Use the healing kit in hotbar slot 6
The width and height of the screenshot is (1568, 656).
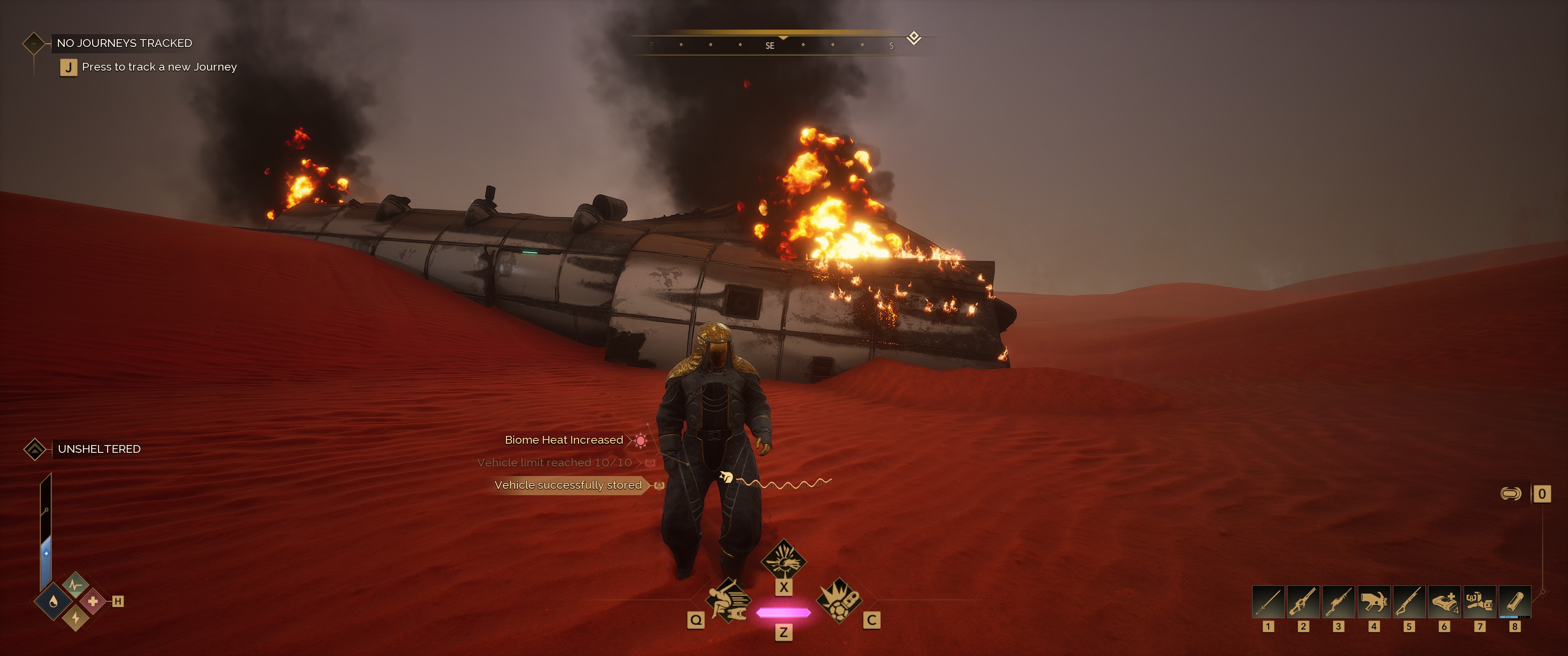pos(1444,602)
